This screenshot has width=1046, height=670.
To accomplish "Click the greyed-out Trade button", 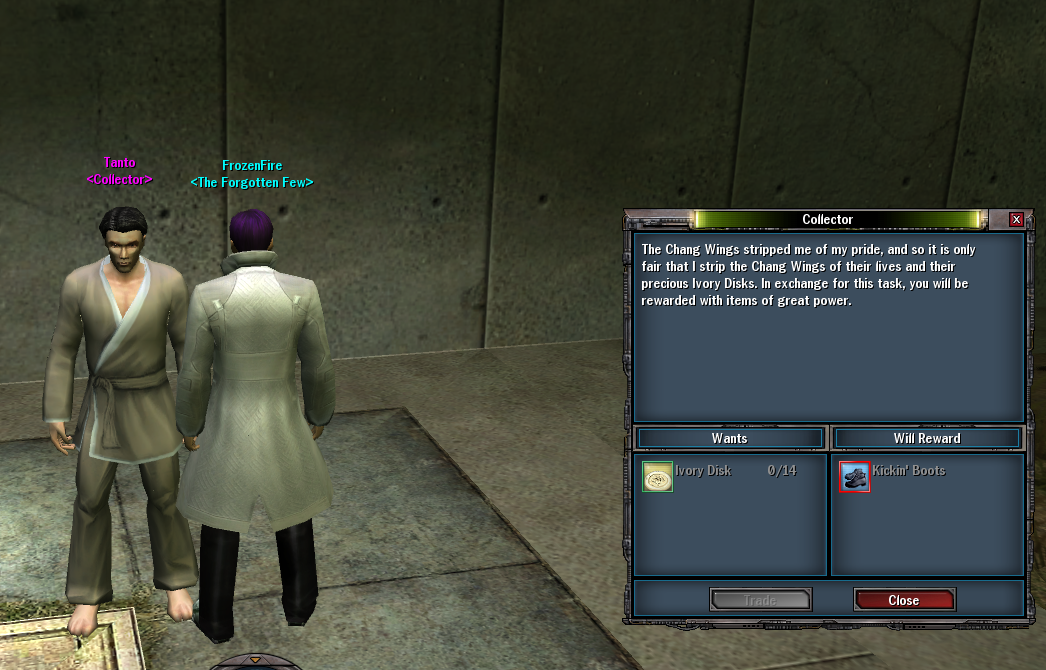I will tap(760, 600).
